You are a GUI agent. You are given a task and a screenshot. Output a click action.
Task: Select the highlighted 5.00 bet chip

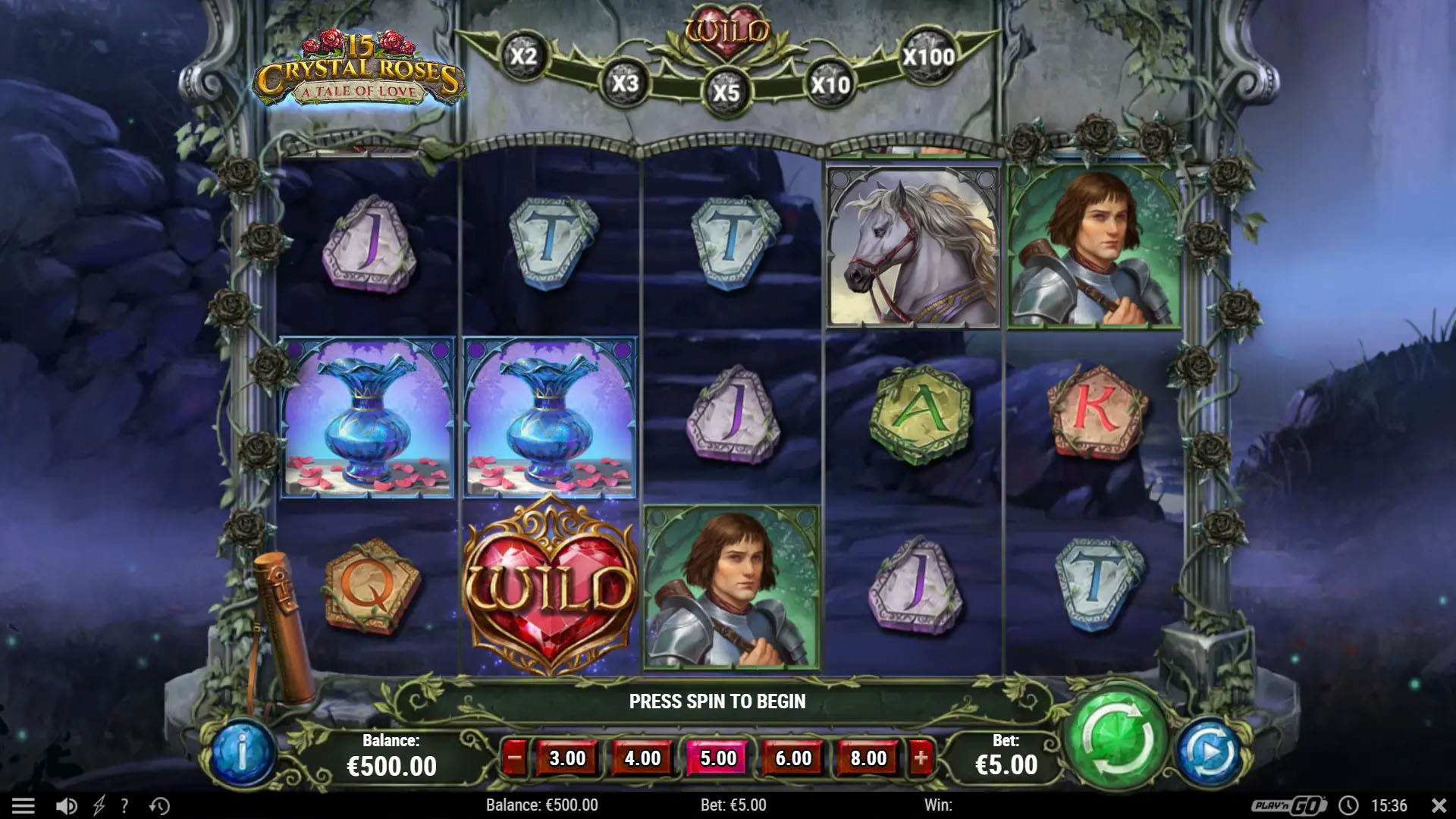pos(717,757)
